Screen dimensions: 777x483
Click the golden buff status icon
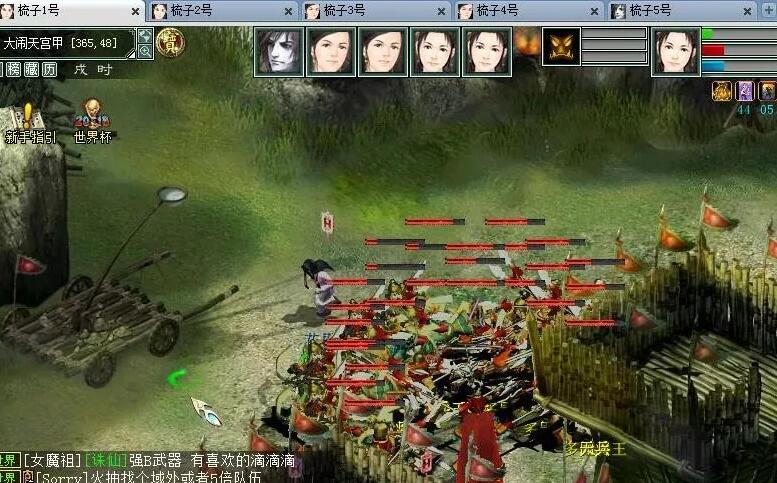pyautogui.click(x=721, y=91)
